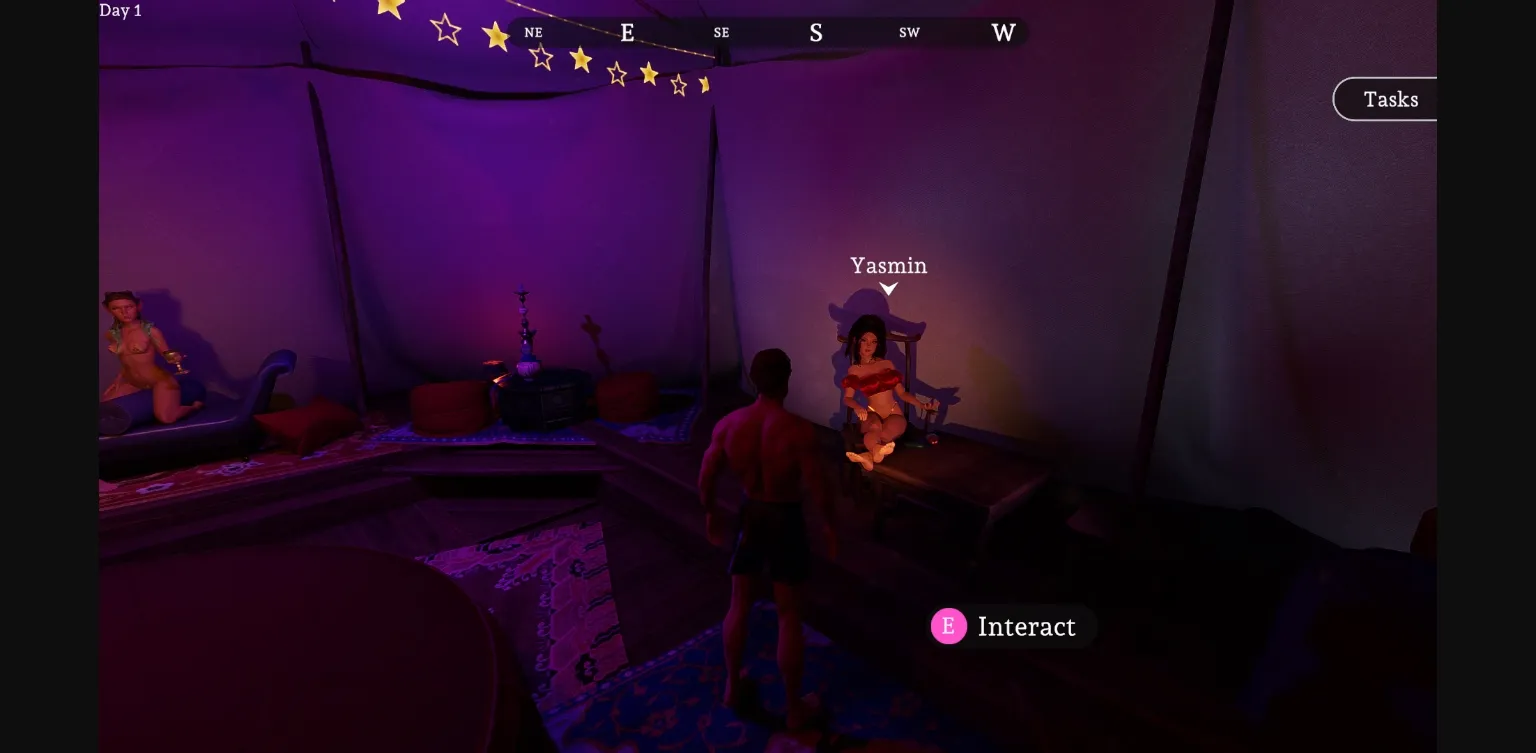Click the W marker on the compass
This screenshot has width=1536, height=753.
(1002, 32)
